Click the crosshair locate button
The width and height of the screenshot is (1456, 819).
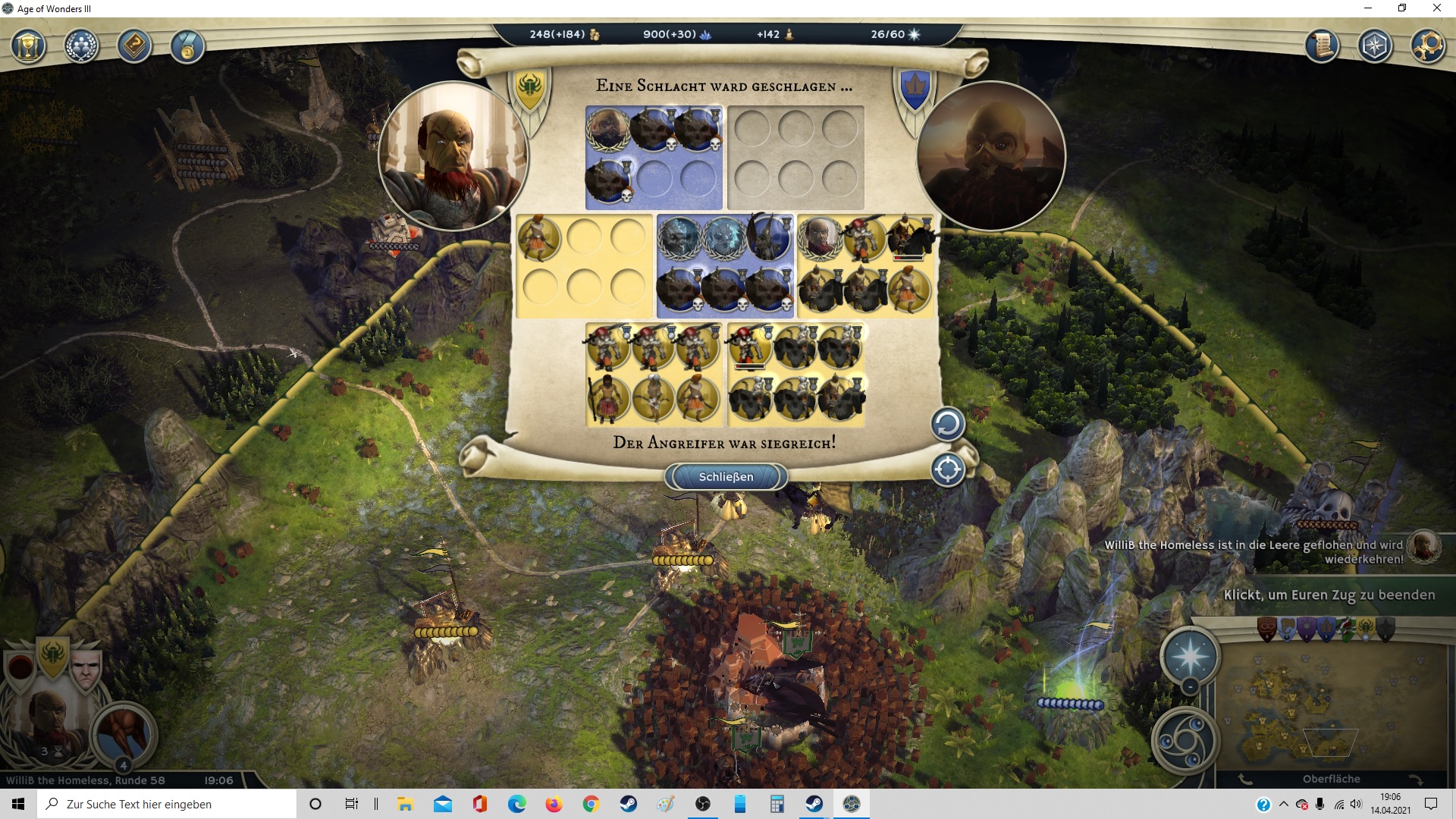tap(947, 469)
